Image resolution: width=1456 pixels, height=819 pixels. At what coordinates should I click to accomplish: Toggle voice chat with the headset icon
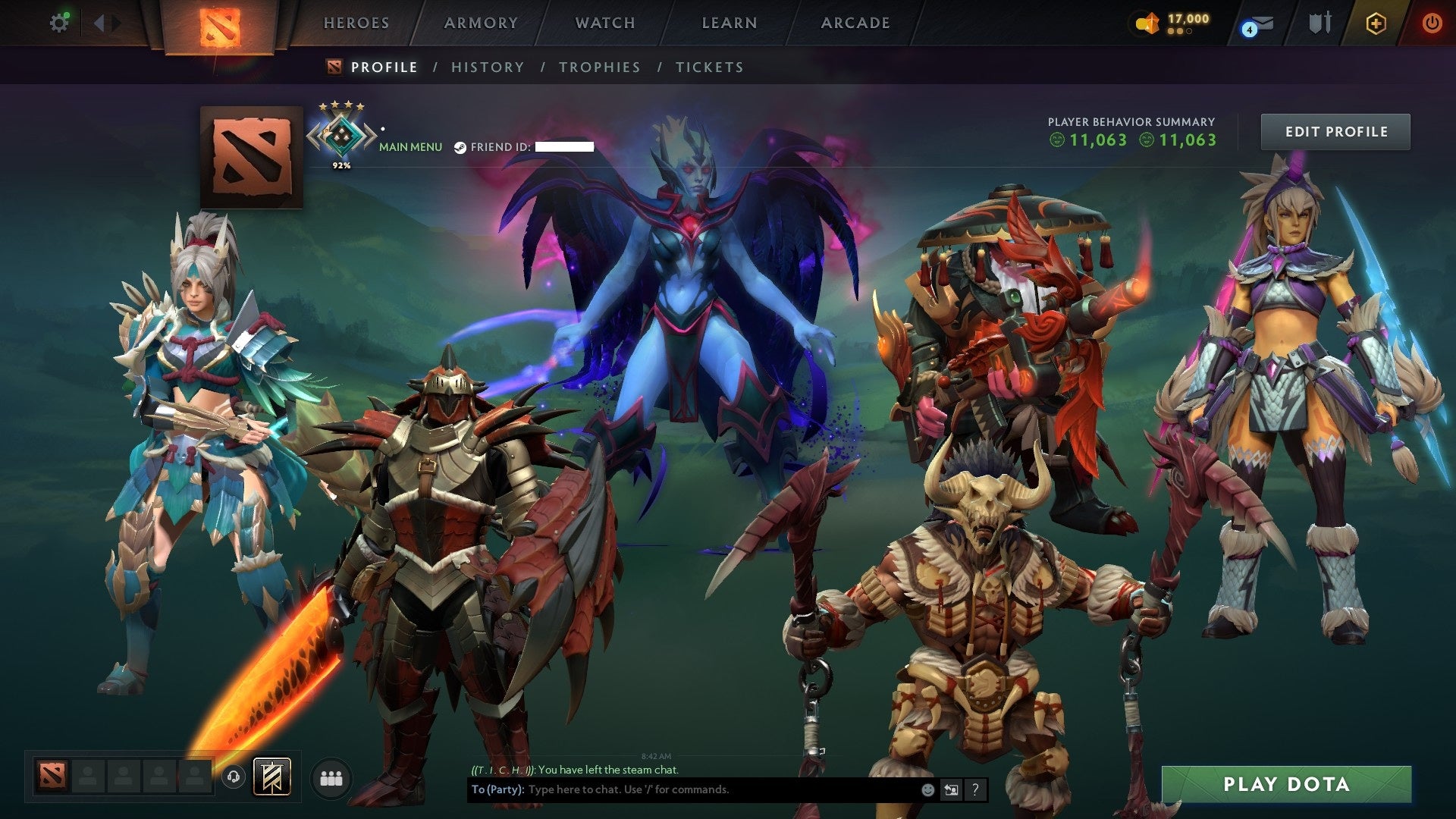click(x=234, y=777)
